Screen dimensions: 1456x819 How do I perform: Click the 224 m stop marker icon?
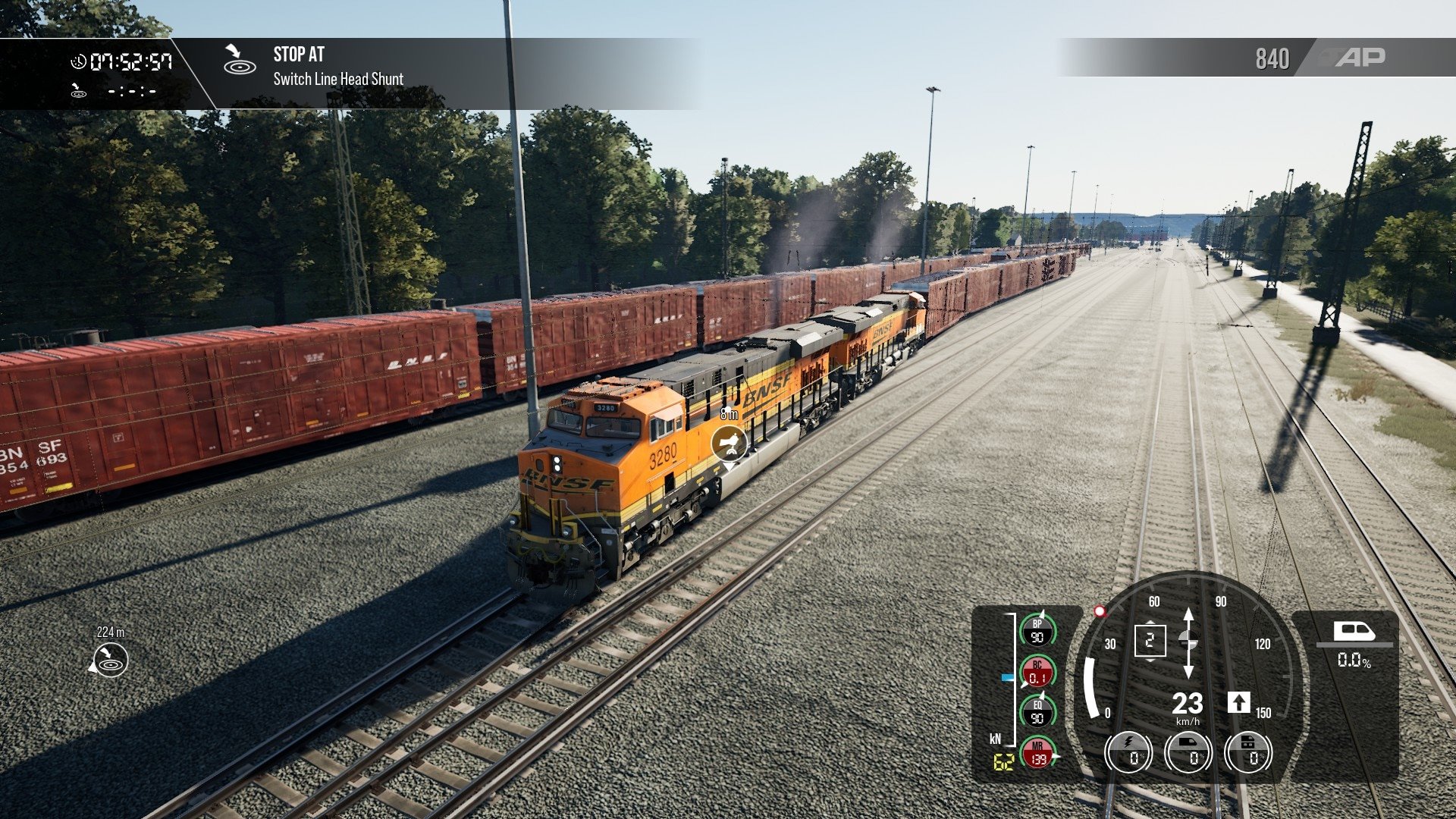tap(110, 660)
